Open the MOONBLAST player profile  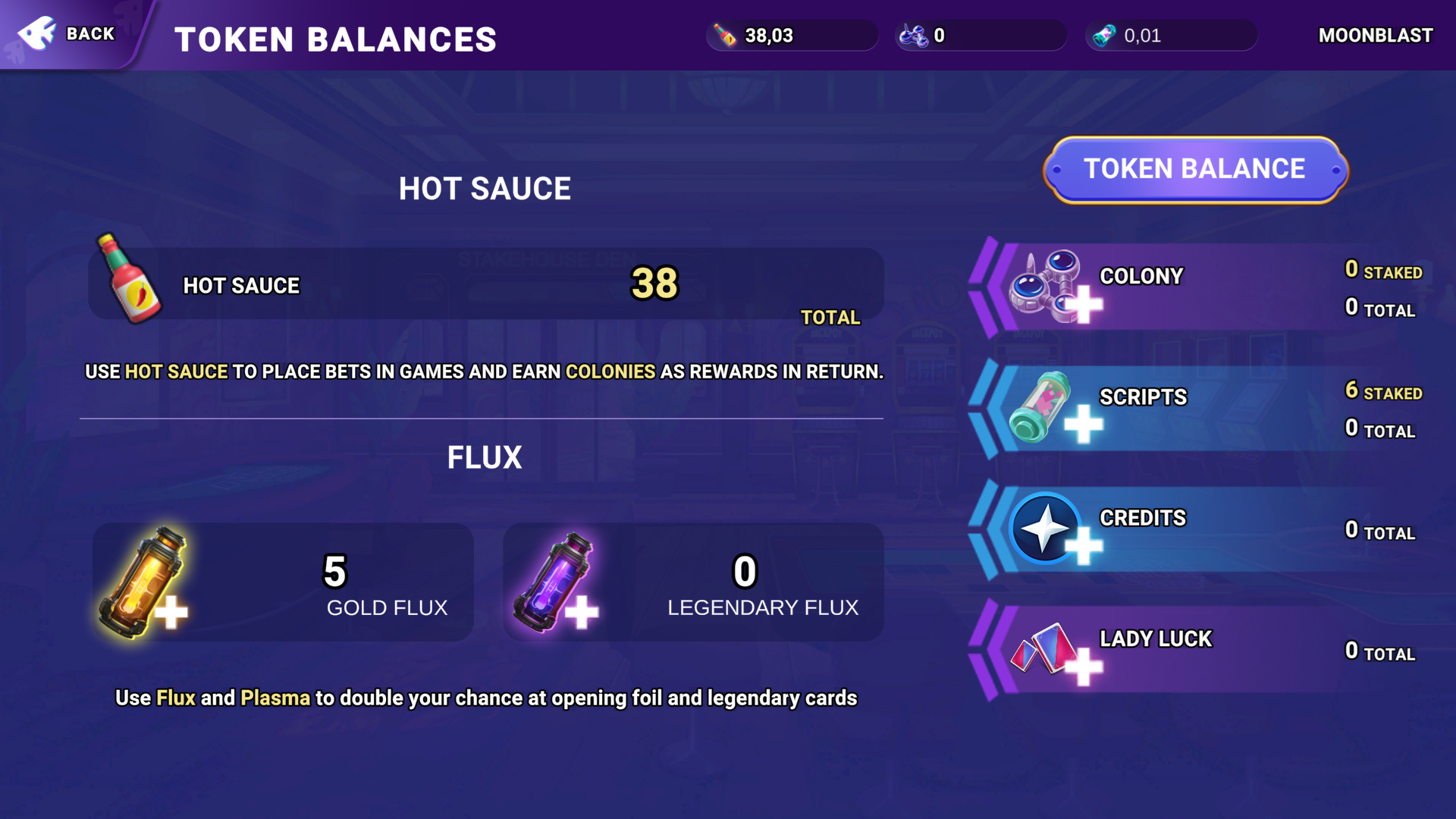point(1375,36)
